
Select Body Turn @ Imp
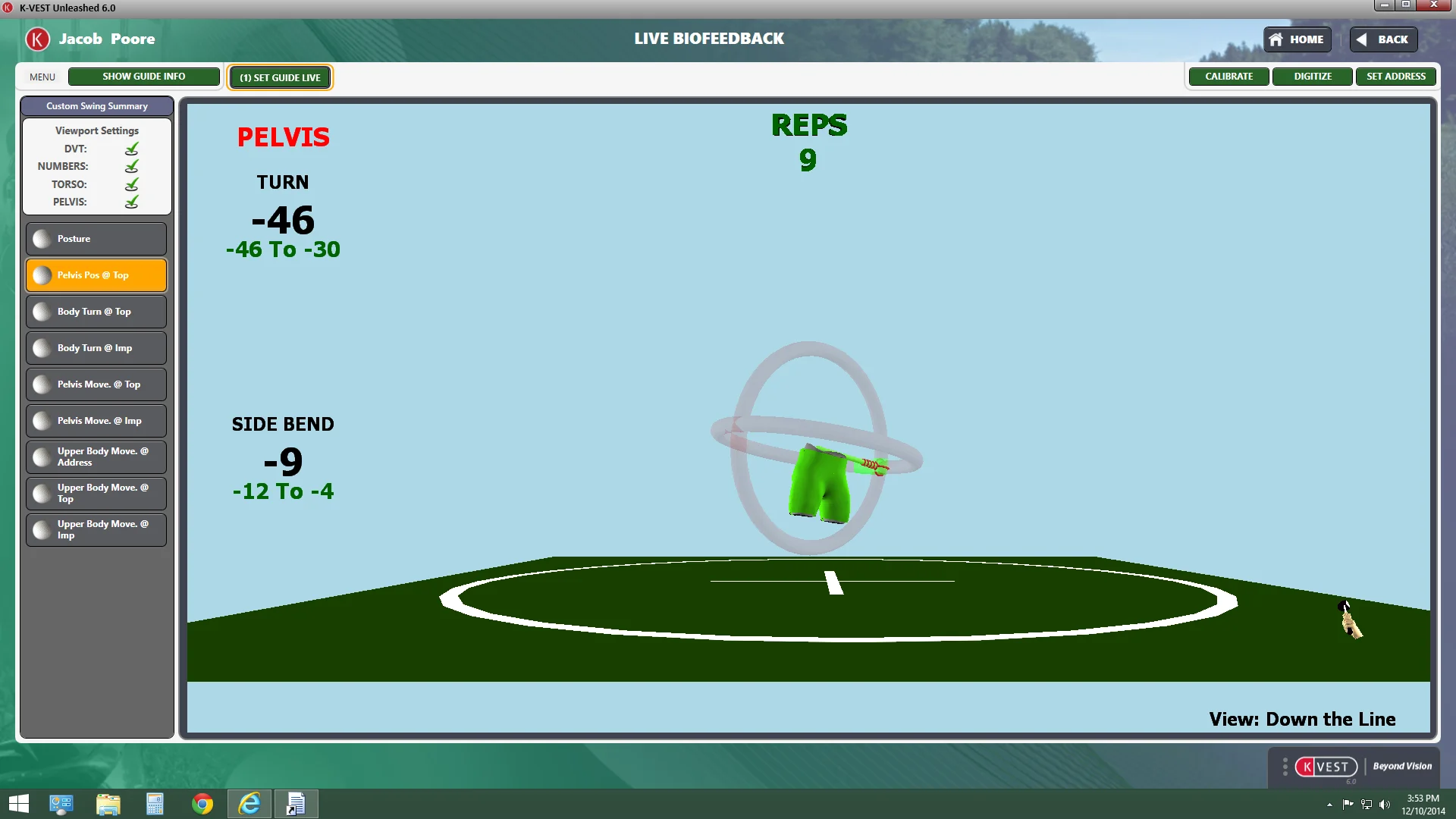pos(96,348)
